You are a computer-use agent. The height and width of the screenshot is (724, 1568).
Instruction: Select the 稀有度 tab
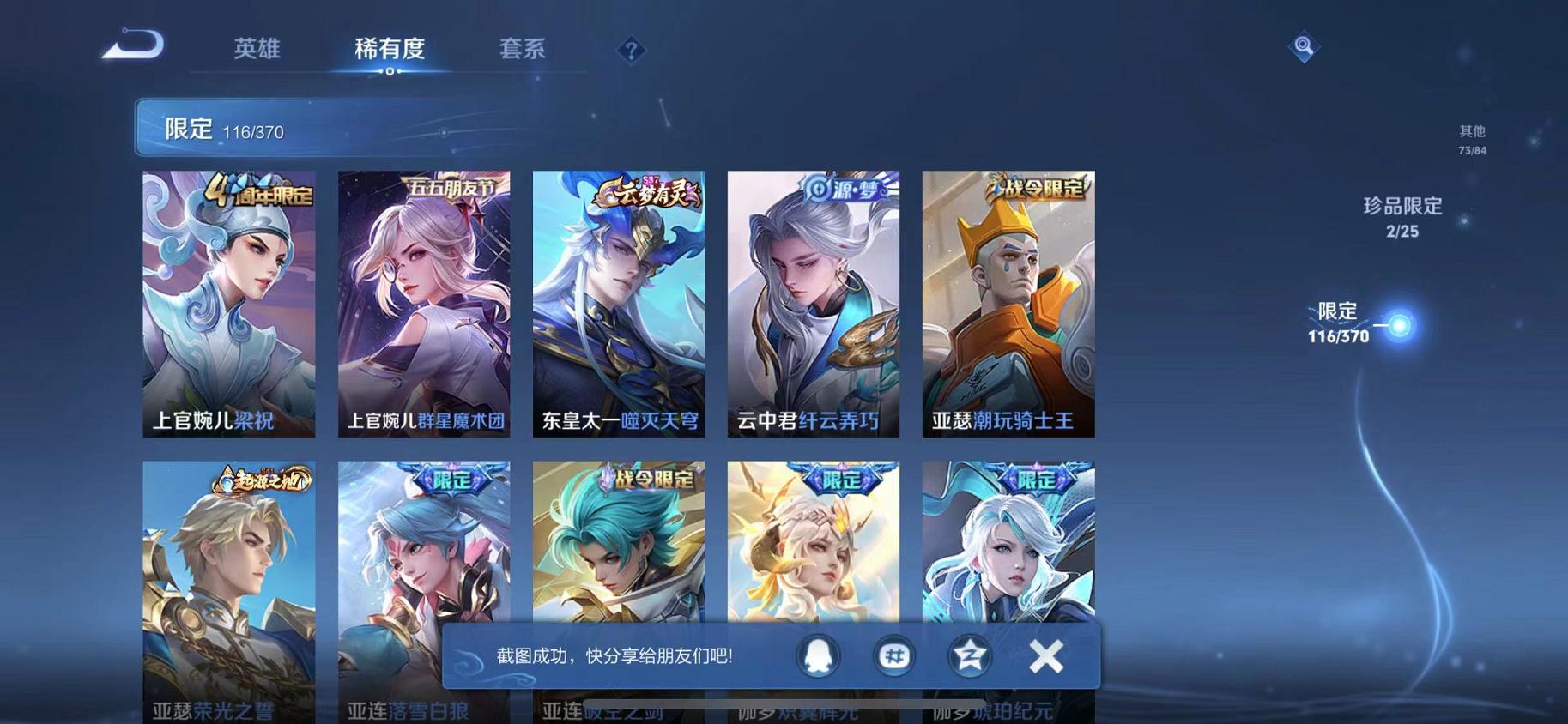click(390, 50)
